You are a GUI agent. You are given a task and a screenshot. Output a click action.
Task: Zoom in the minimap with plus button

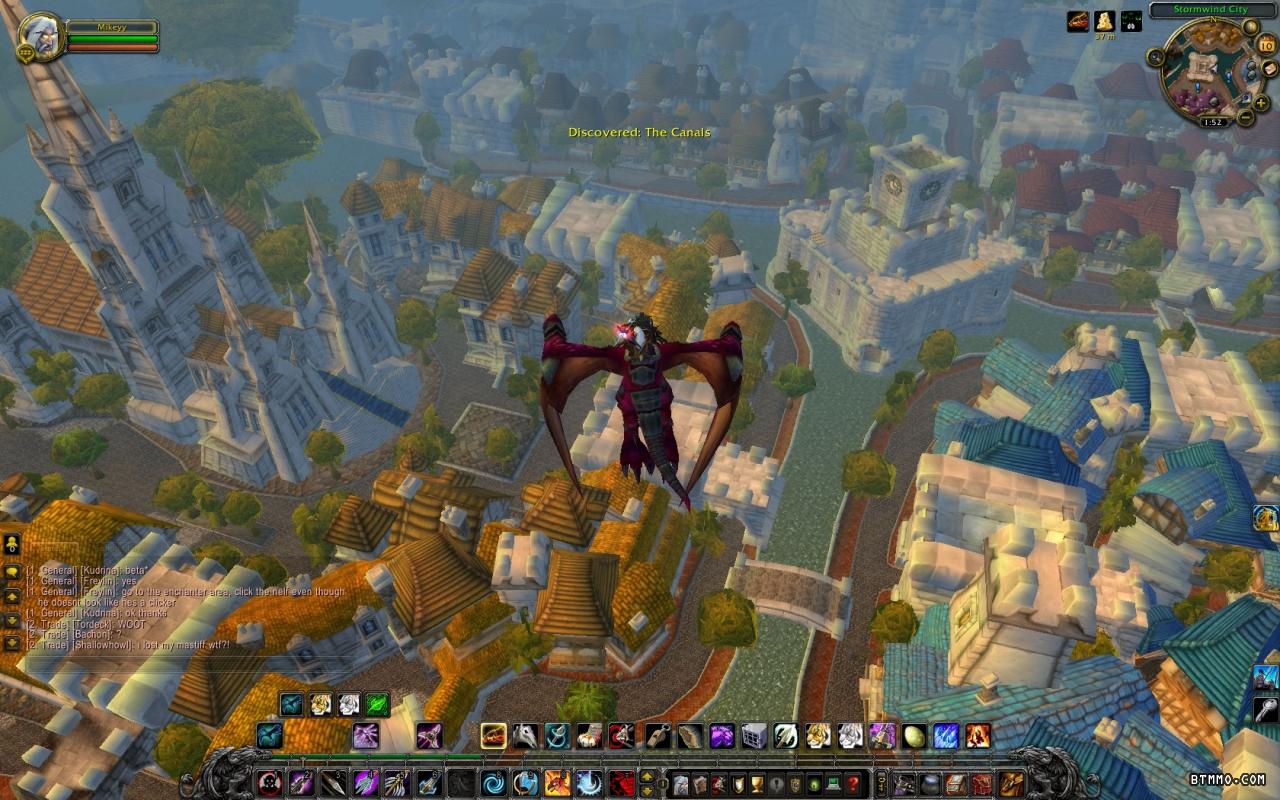[1259, 103]
